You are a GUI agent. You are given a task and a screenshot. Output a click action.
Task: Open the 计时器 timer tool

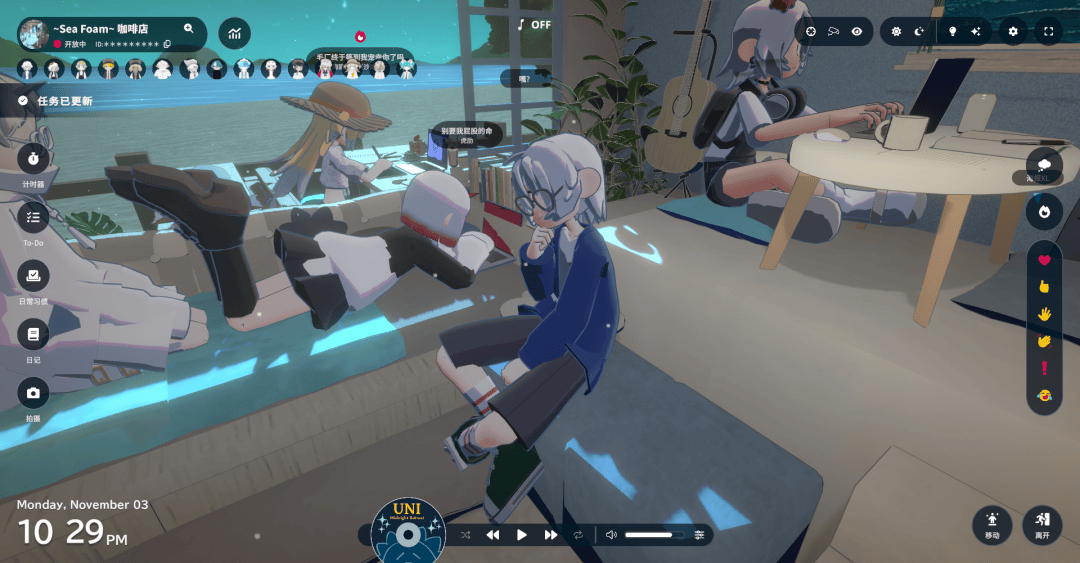tap(33, 158)
